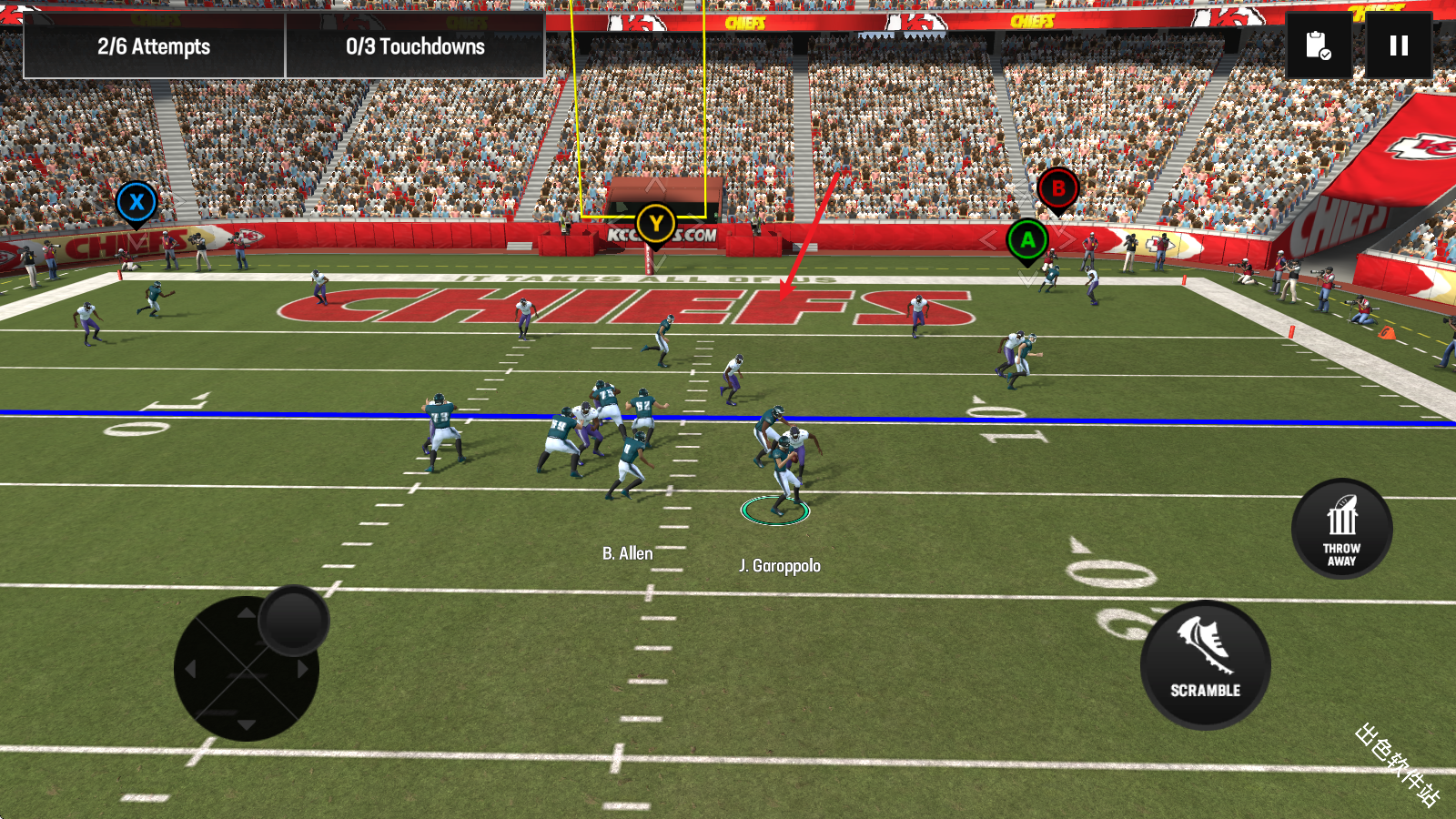Throw to the blue X receiver marker
Viewport: 1456px width, 819px height.
click(x=136, y=202)
